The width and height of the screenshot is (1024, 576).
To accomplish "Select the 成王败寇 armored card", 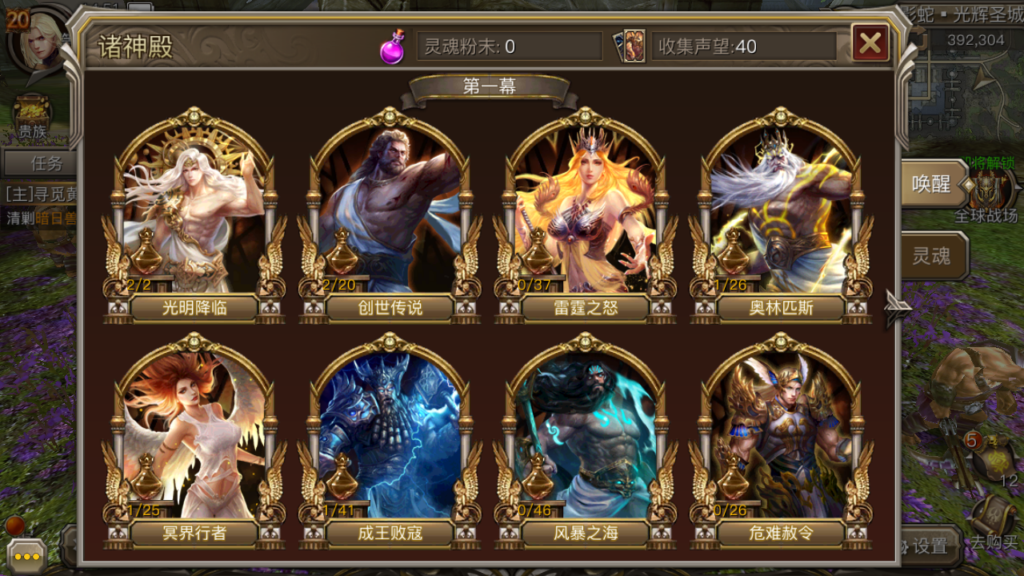I will pos(389,440).
